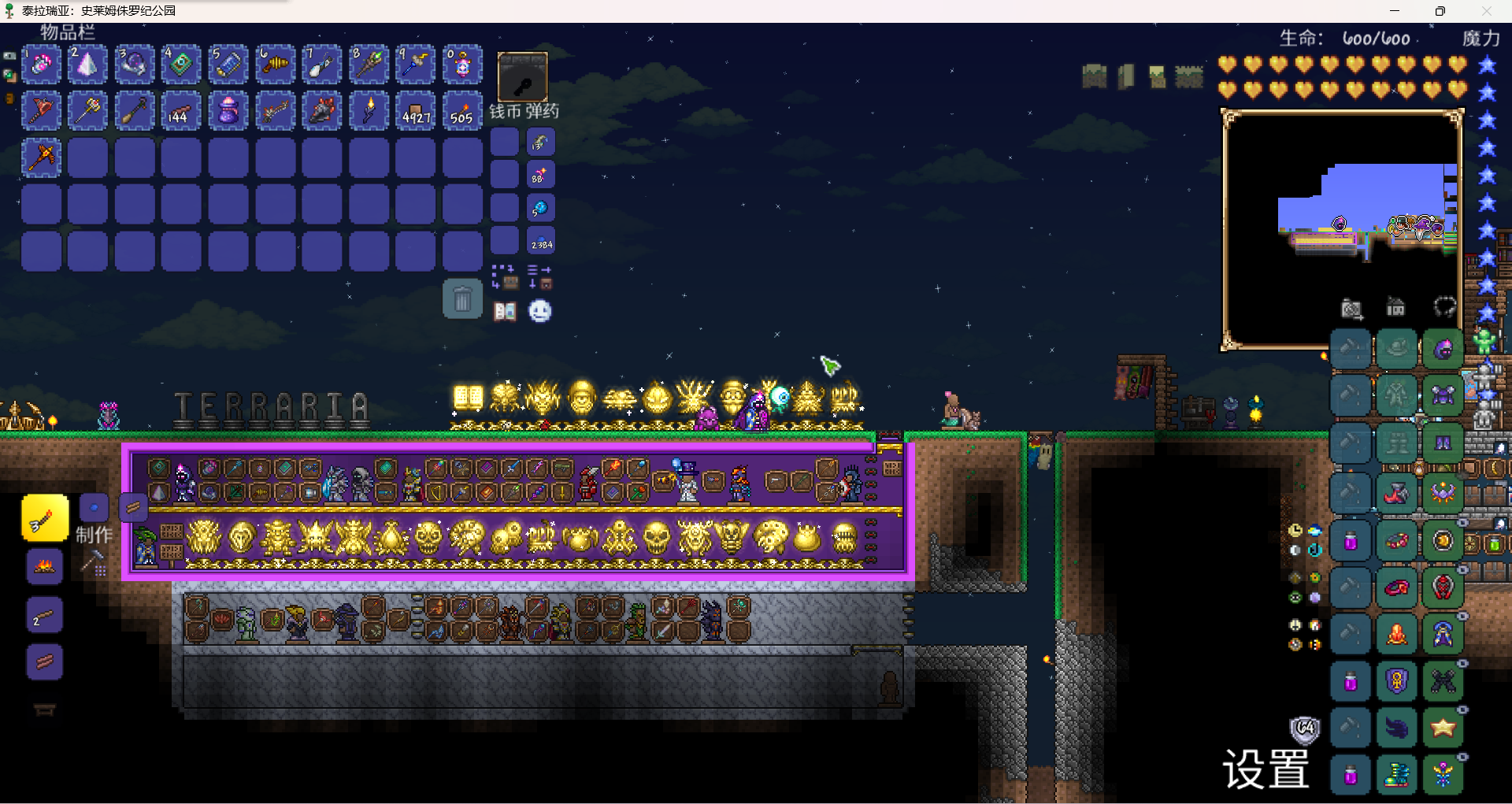
Task: Select the molten pickaxe in the third row
Action: [41, 157]
